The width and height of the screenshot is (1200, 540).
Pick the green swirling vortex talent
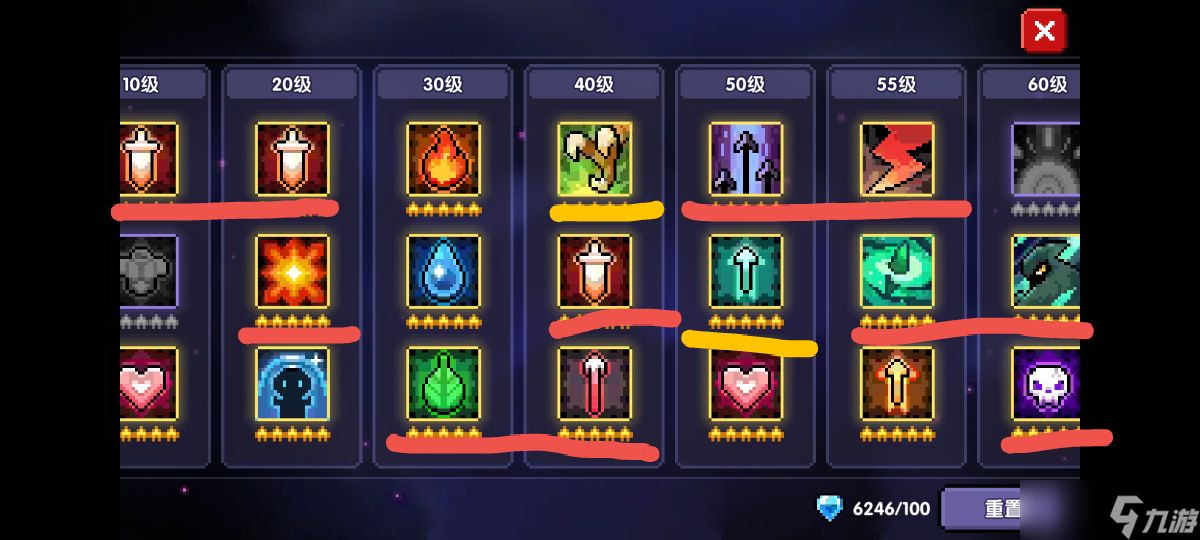tap(897, 271)
